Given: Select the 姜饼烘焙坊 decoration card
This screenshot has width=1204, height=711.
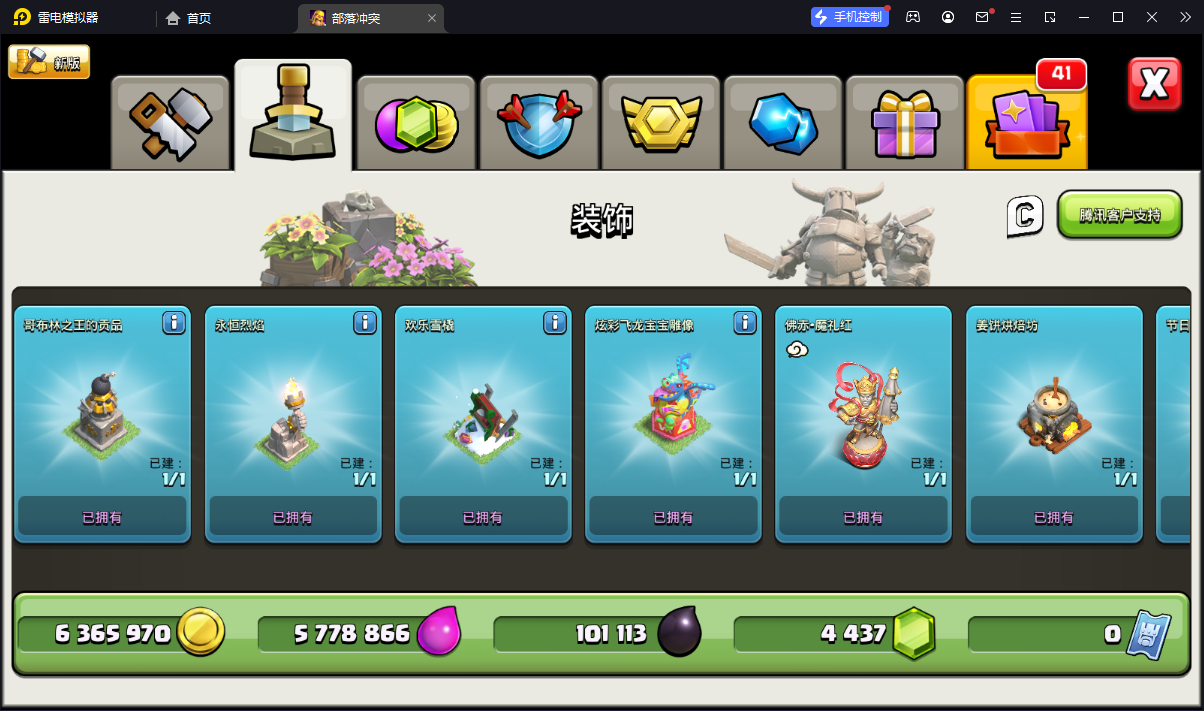Looking at the screenshot, I should [1053, 425].
